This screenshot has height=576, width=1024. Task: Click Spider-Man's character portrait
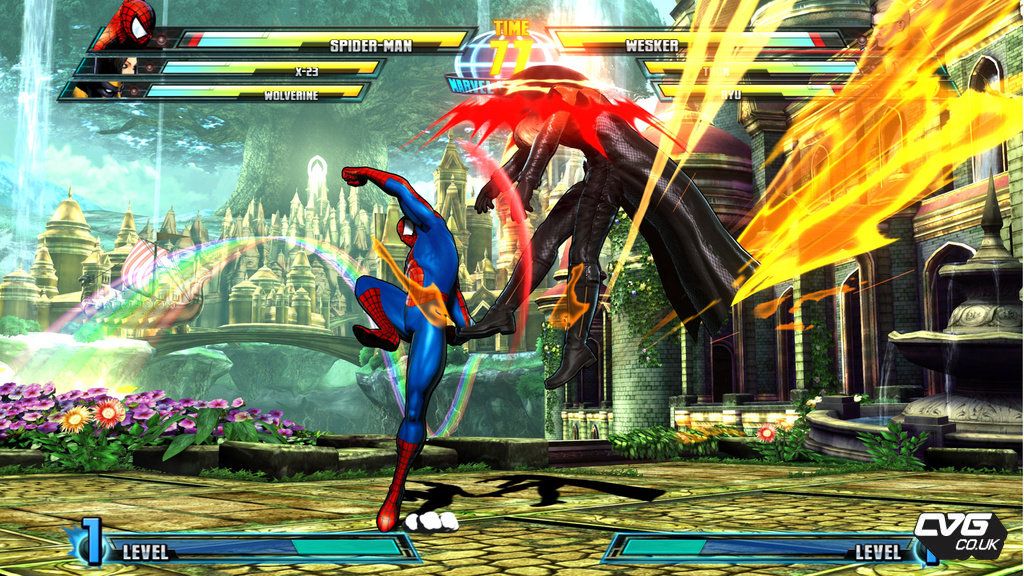134,26
